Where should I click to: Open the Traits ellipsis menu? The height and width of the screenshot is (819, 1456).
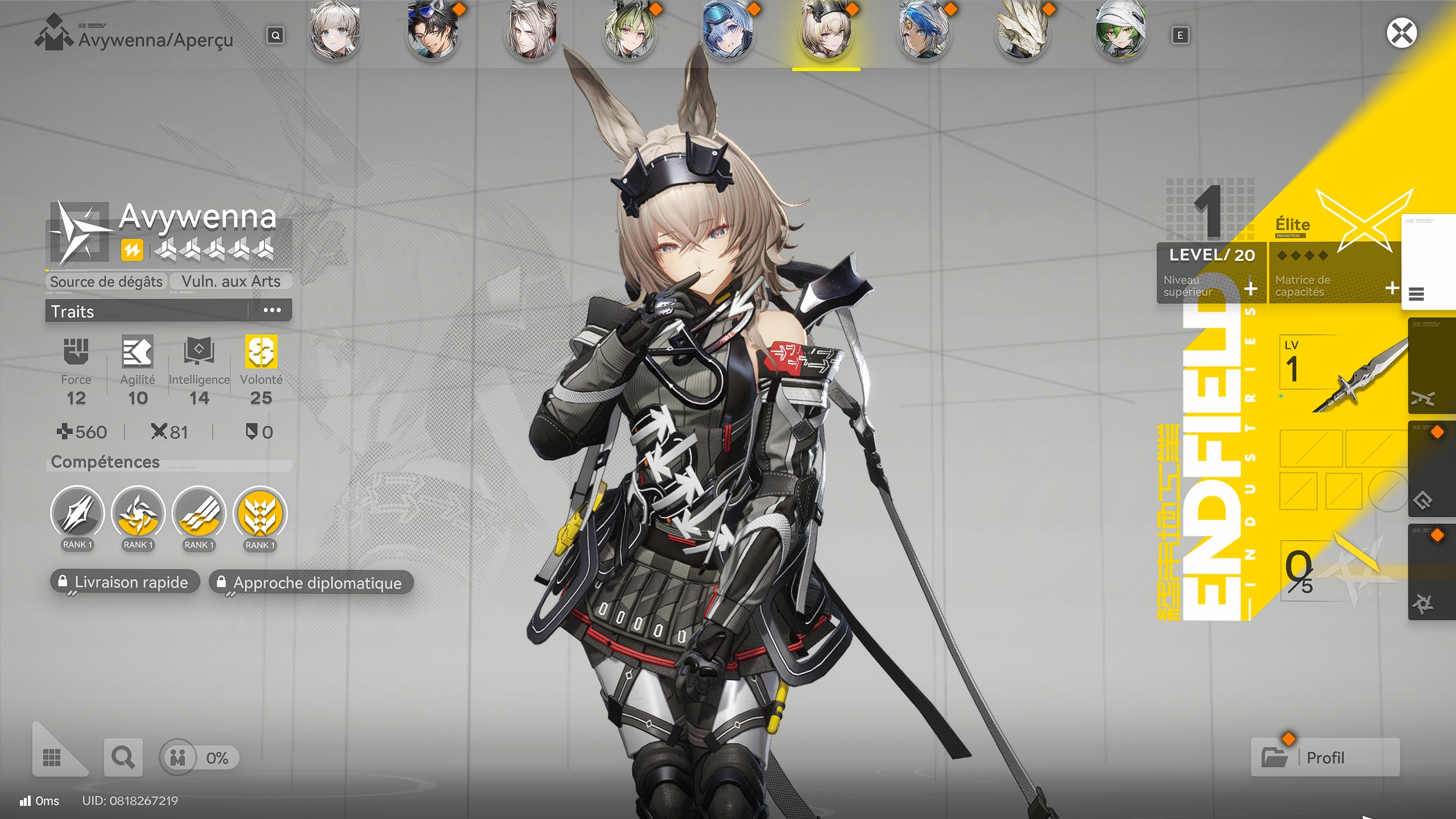tap(275, 310)
